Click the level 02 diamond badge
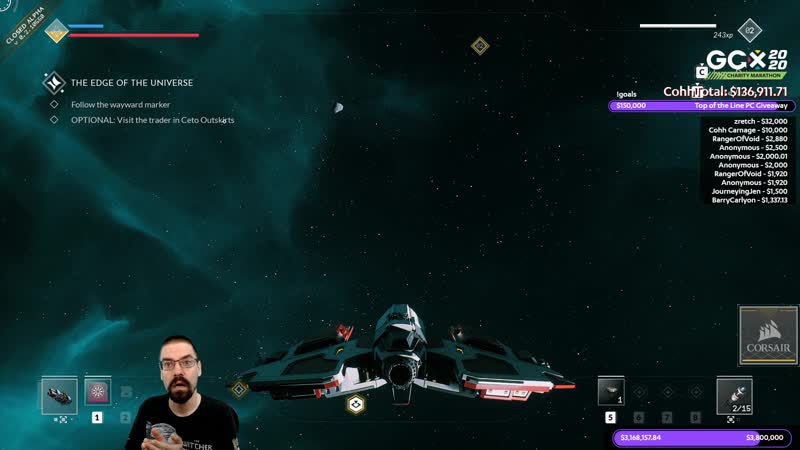 point(747,32)
